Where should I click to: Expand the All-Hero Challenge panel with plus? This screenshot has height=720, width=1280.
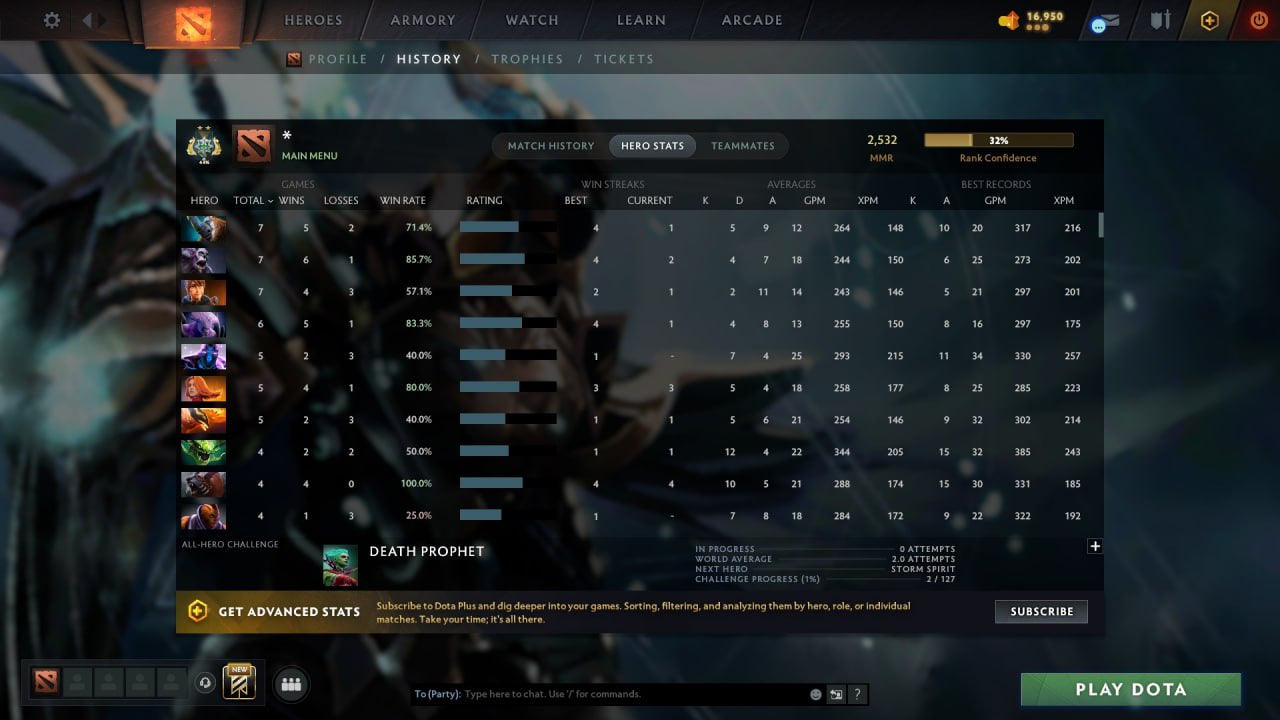click(x=1095, y=546)
